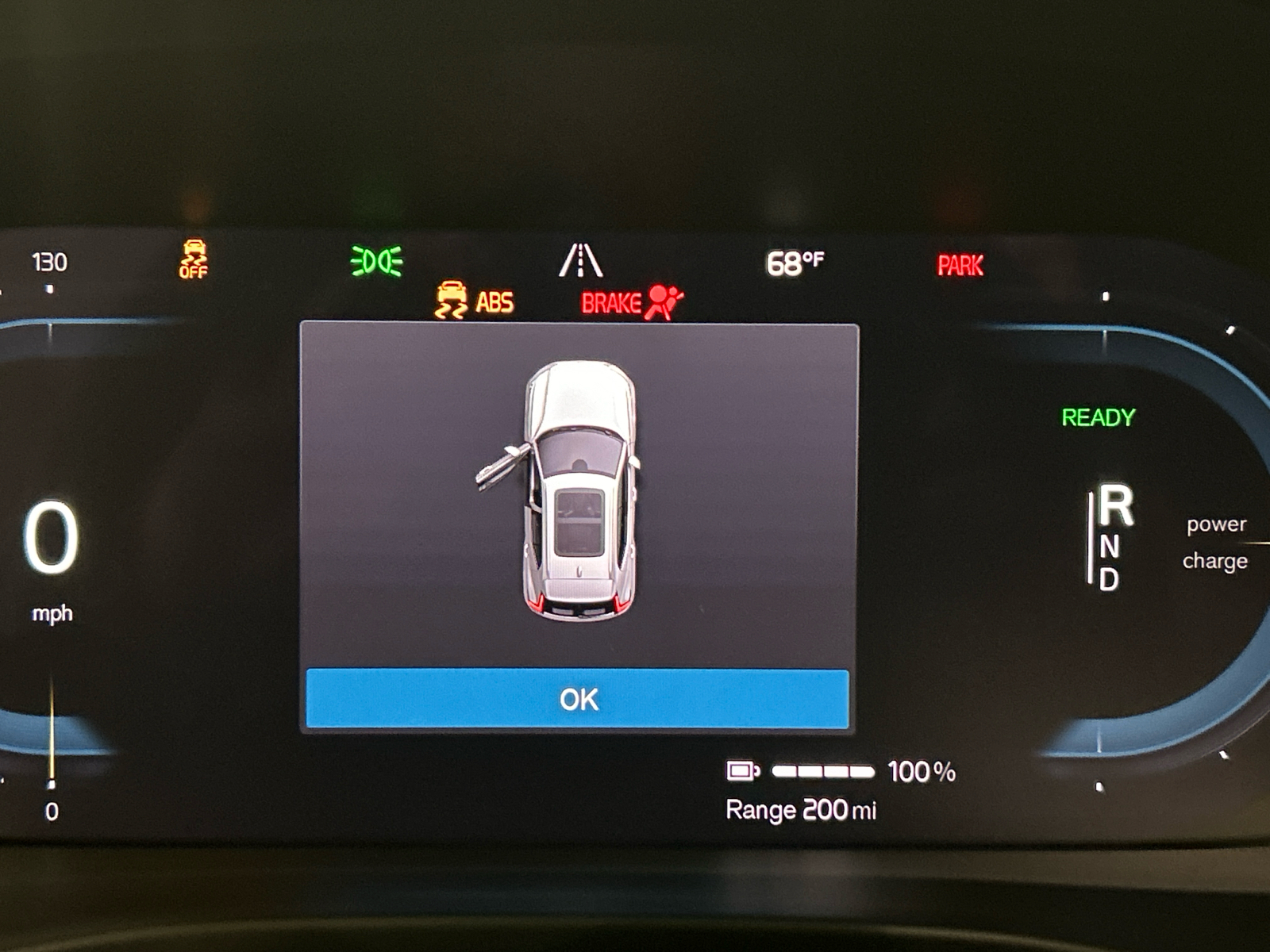This screenshot has height=952, width=1270.
Task: Select the battery charge icon
Action: 742,770
